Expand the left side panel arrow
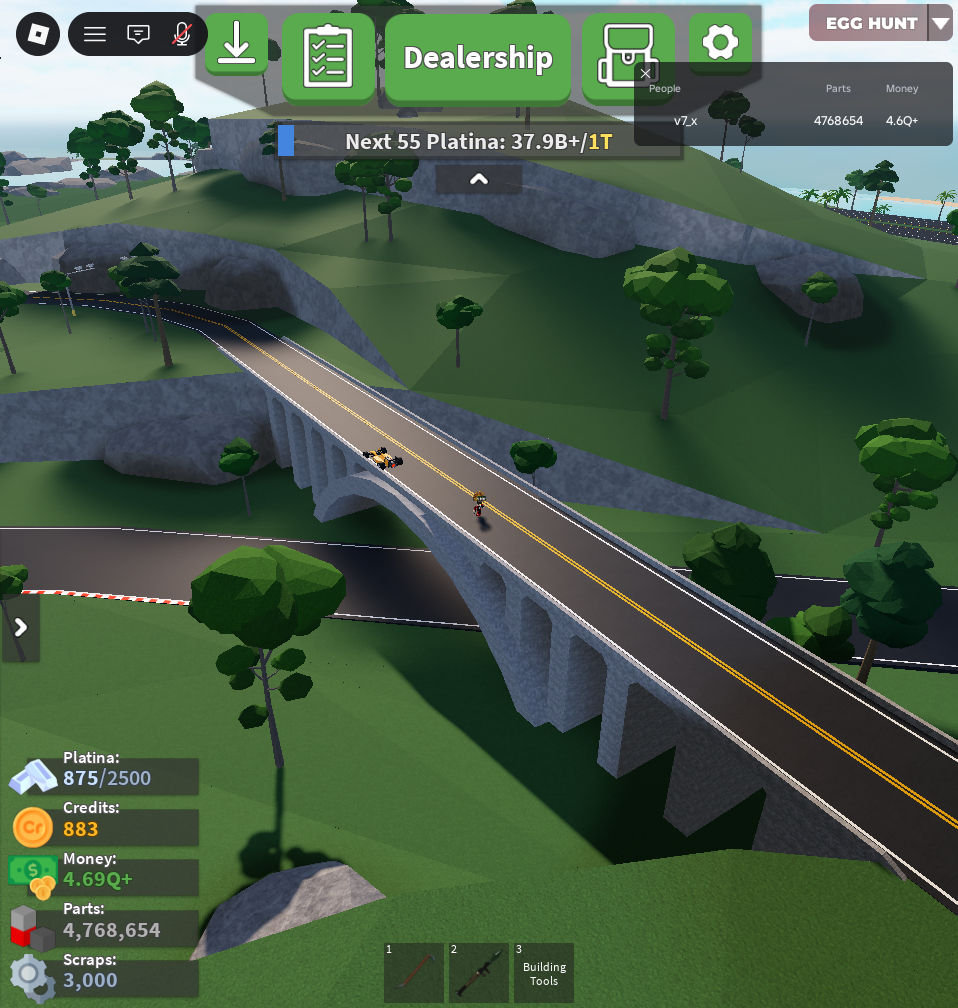This screenshot has height=1008, width=958. tap(20, 628)
